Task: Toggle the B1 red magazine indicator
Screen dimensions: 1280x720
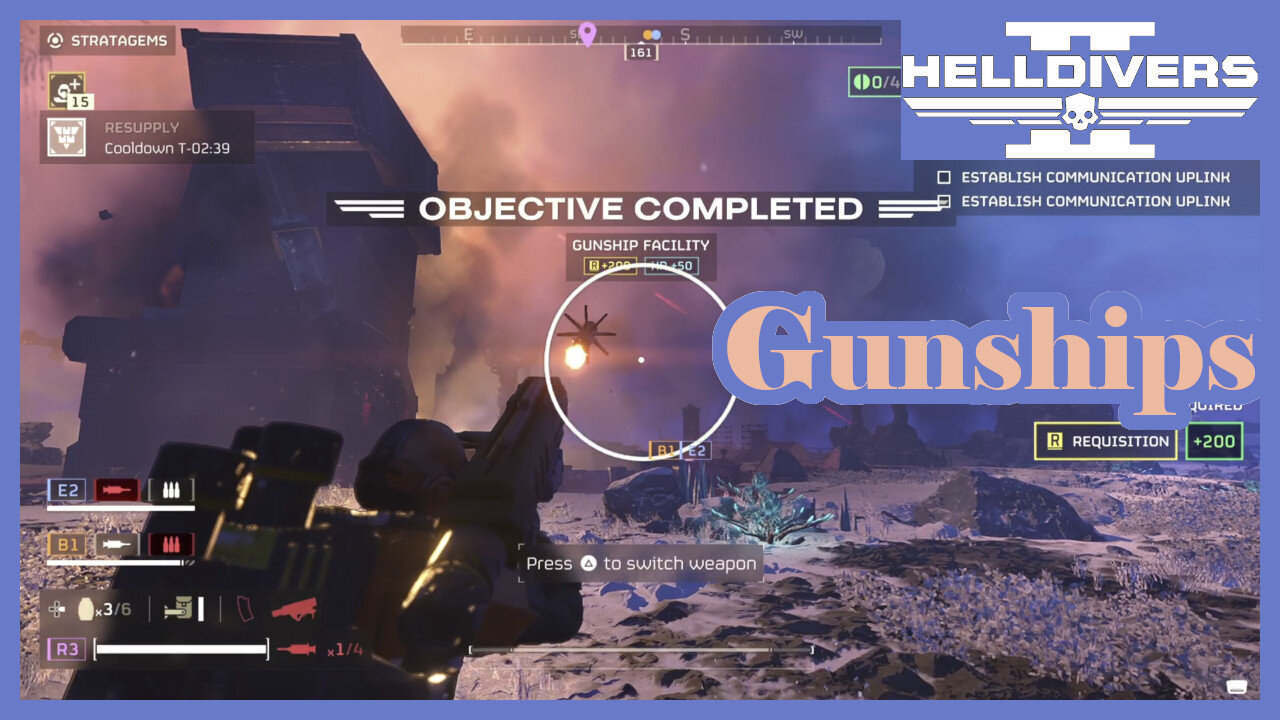Action: [169, 545]
